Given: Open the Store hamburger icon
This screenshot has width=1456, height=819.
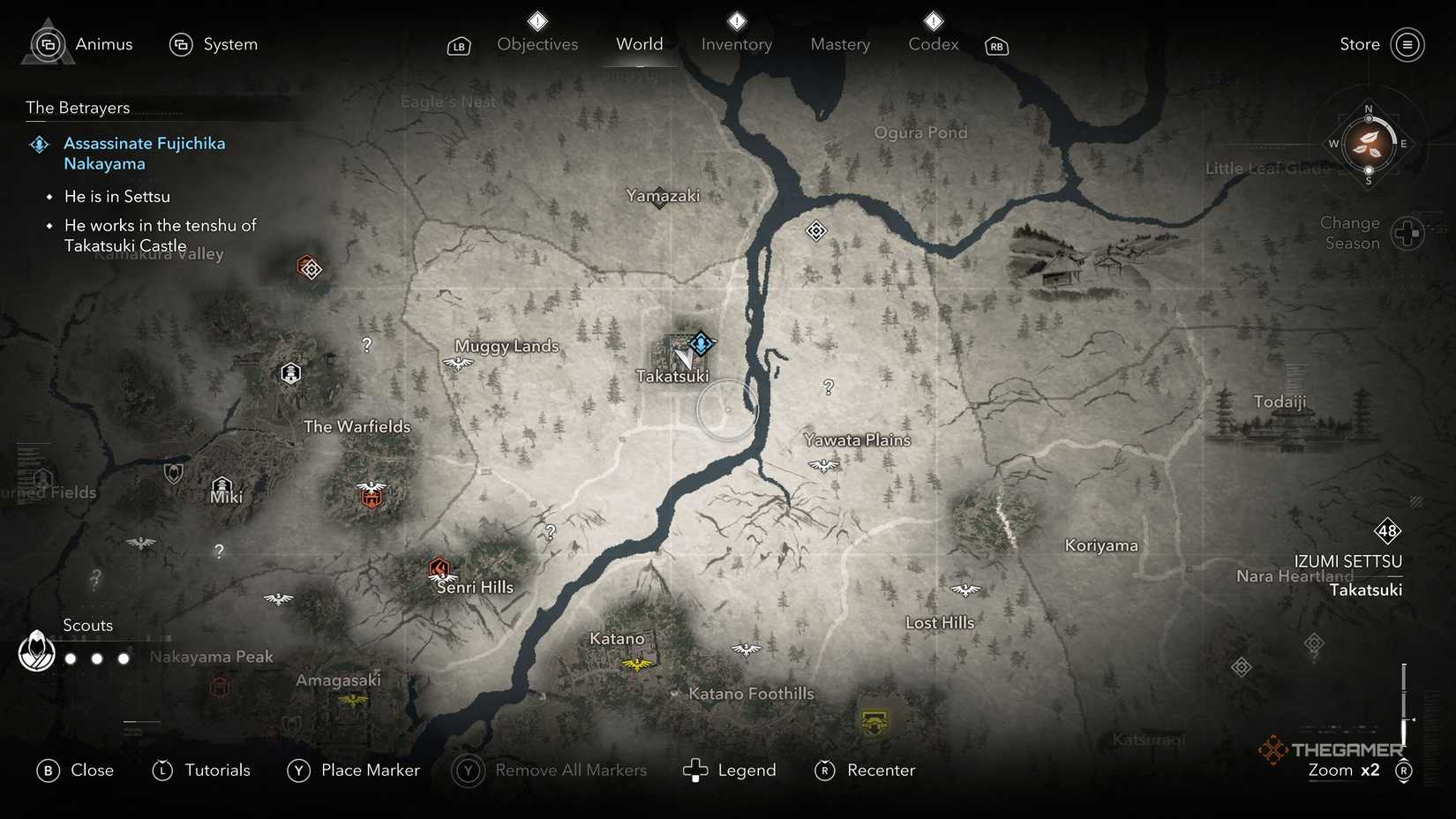Looking at the screenshot, I should [x=1407, y=43].
